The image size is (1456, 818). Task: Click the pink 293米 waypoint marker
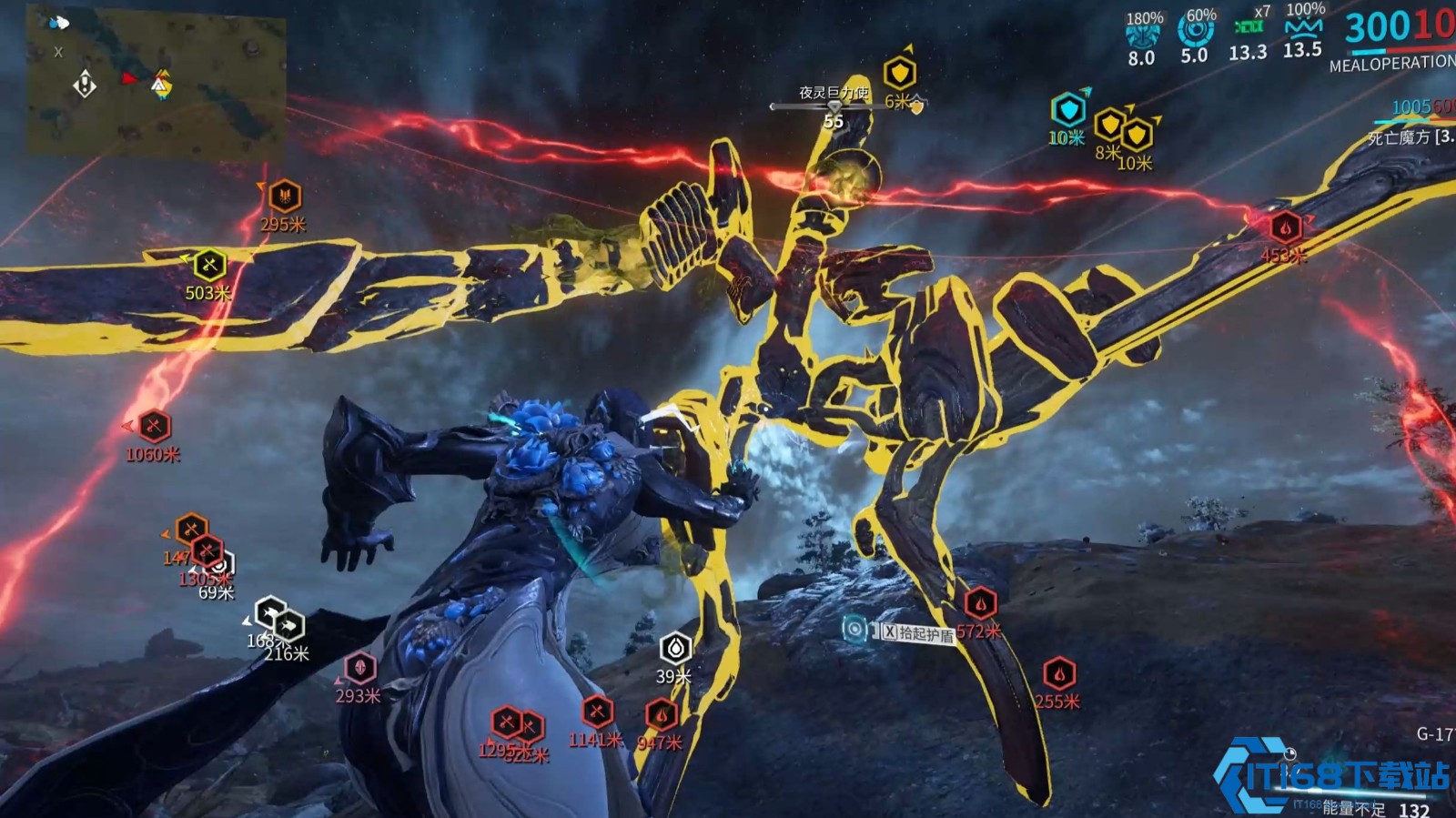[359, 668]
